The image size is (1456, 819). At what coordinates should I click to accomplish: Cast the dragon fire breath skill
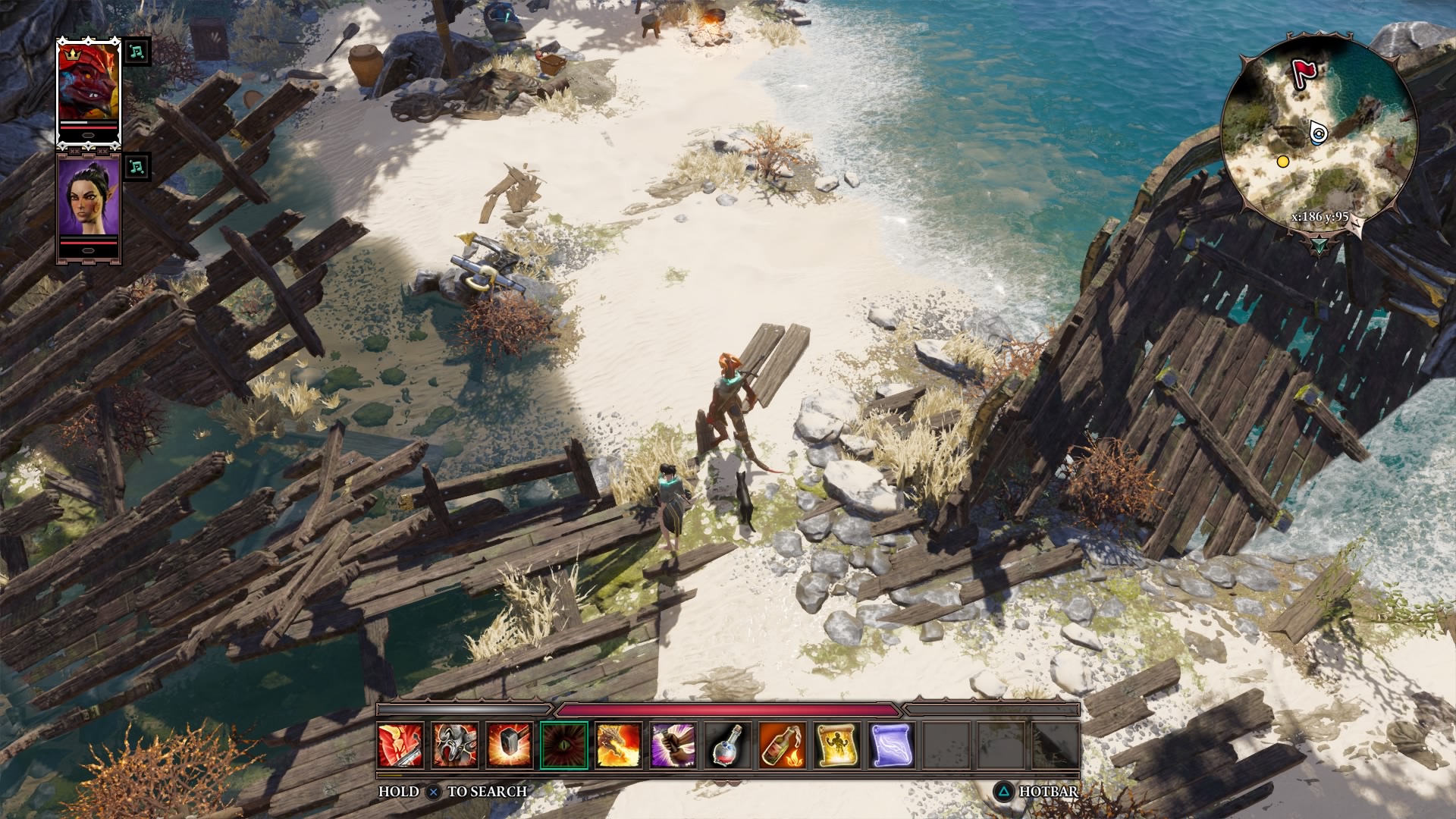619,745
